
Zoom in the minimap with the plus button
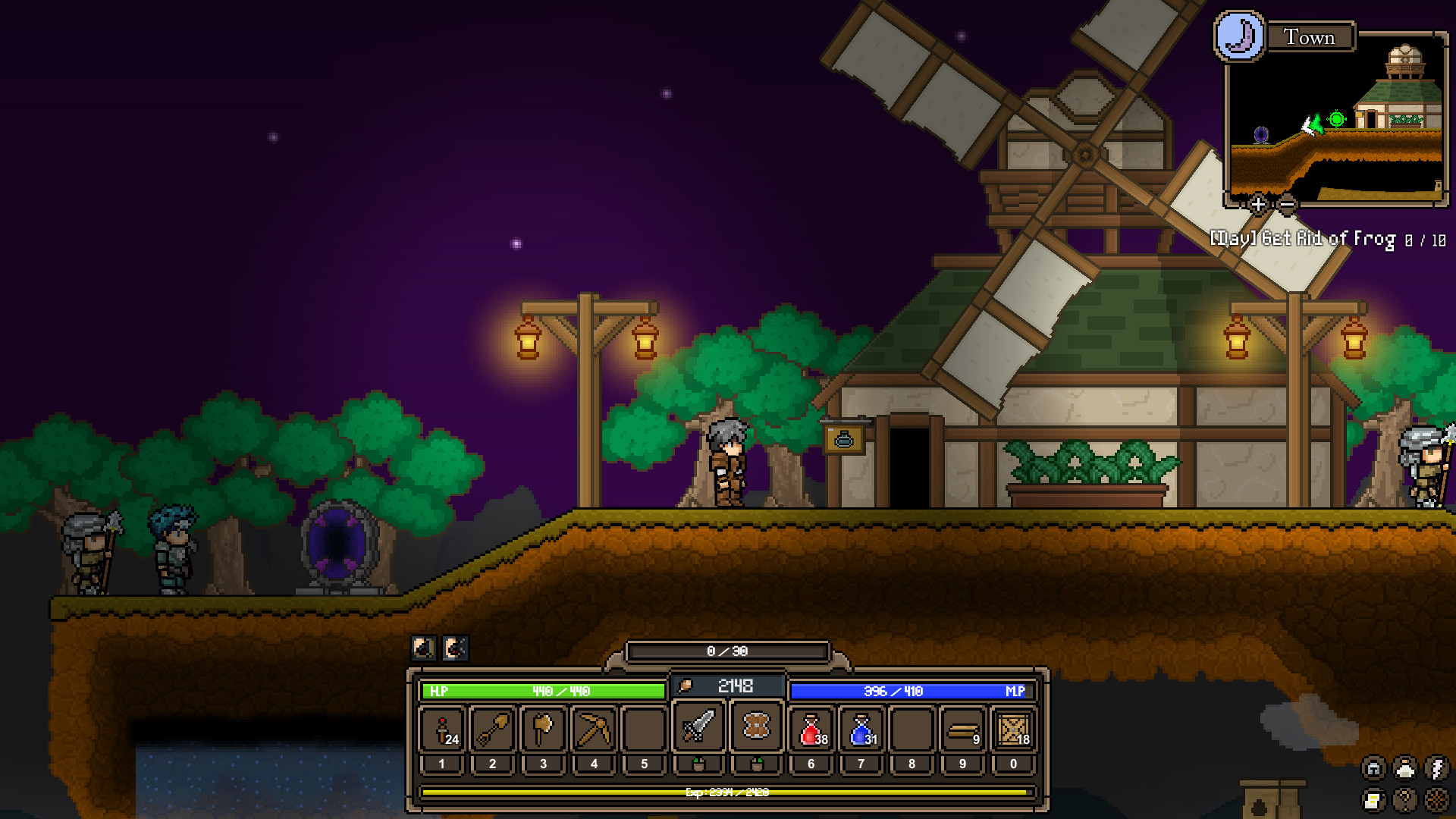tap(1258, 204)
